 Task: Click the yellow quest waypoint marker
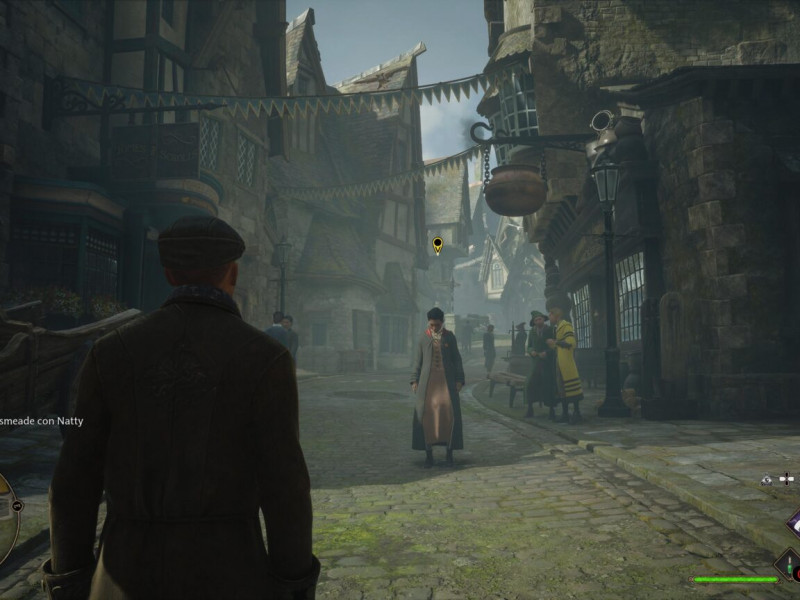click(437, 244)
